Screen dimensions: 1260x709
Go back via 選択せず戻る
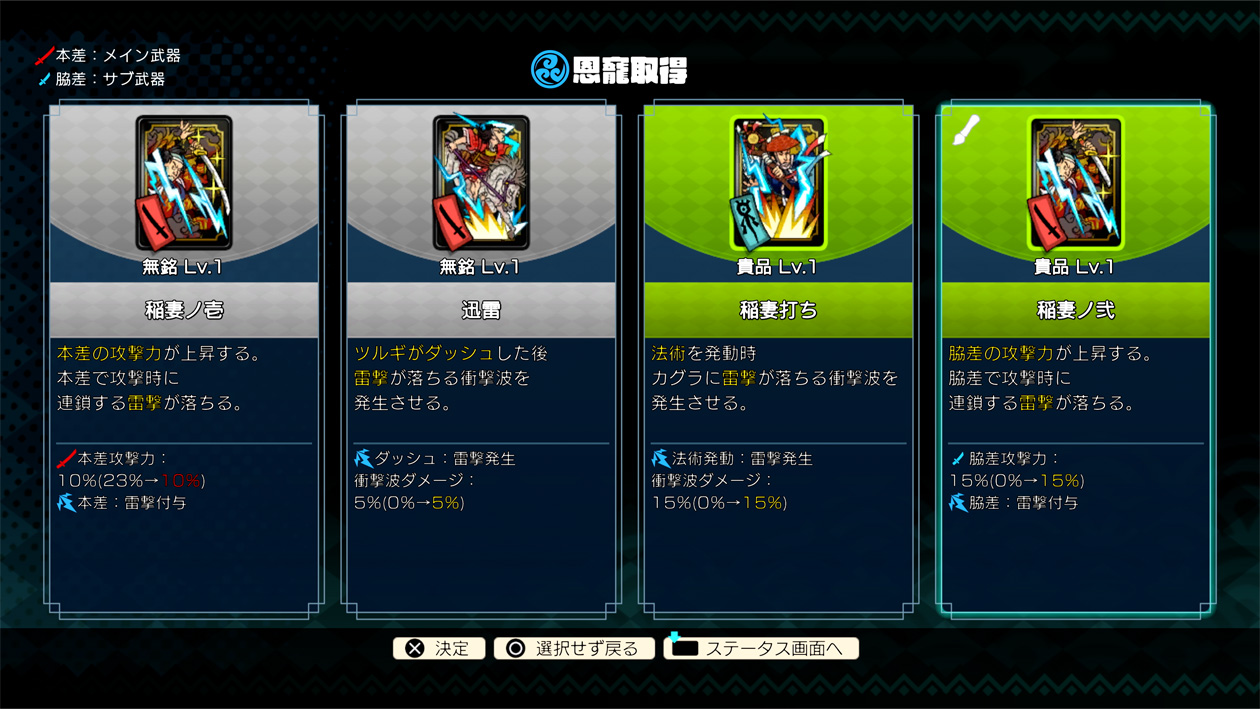pos(574,648)
